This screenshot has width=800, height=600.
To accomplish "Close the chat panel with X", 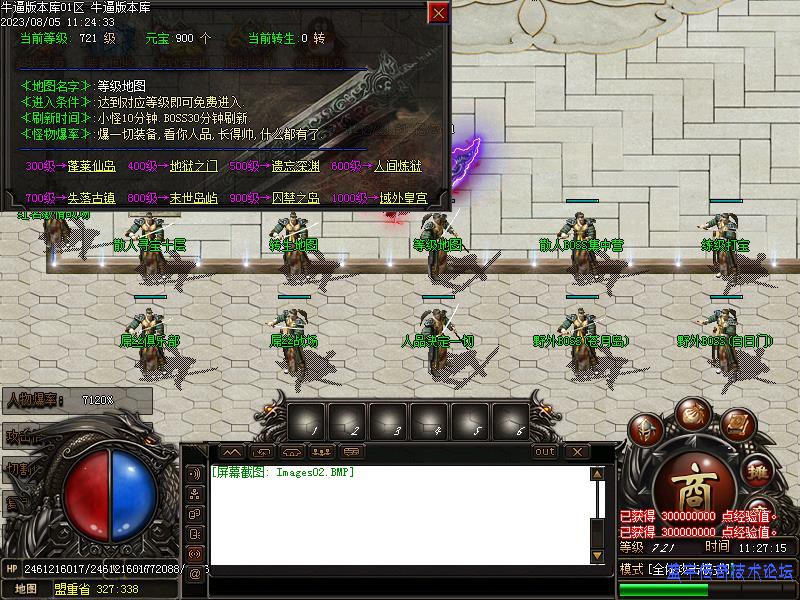I will [577, 452].
